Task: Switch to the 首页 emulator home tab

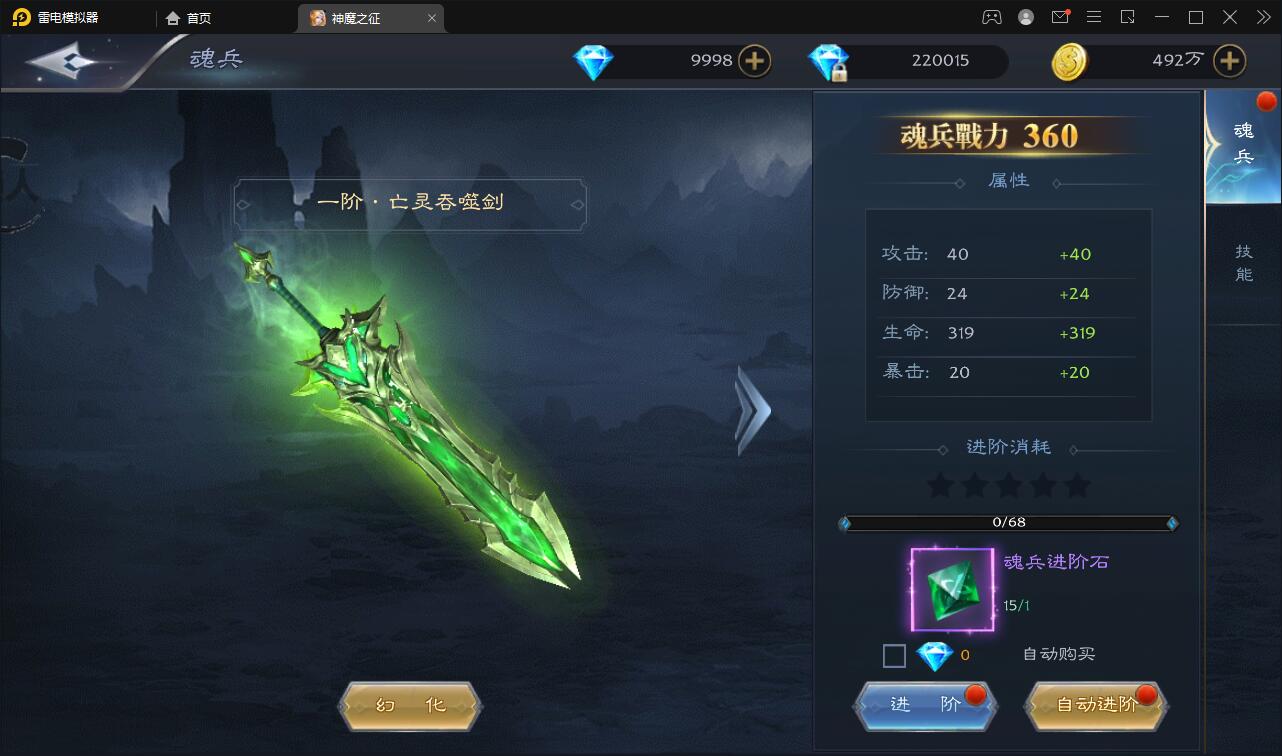Action: click(x=189, y=18)
